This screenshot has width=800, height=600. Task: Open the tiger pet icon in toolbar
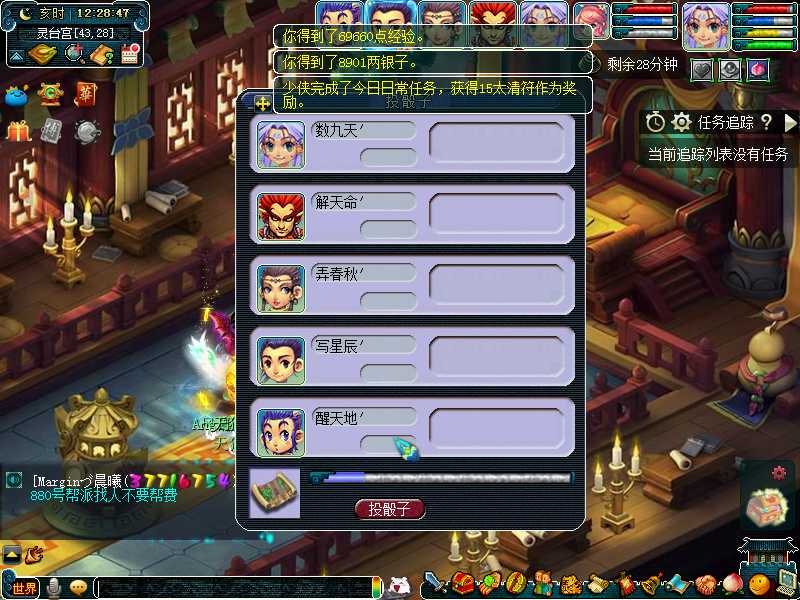[570, 584]
